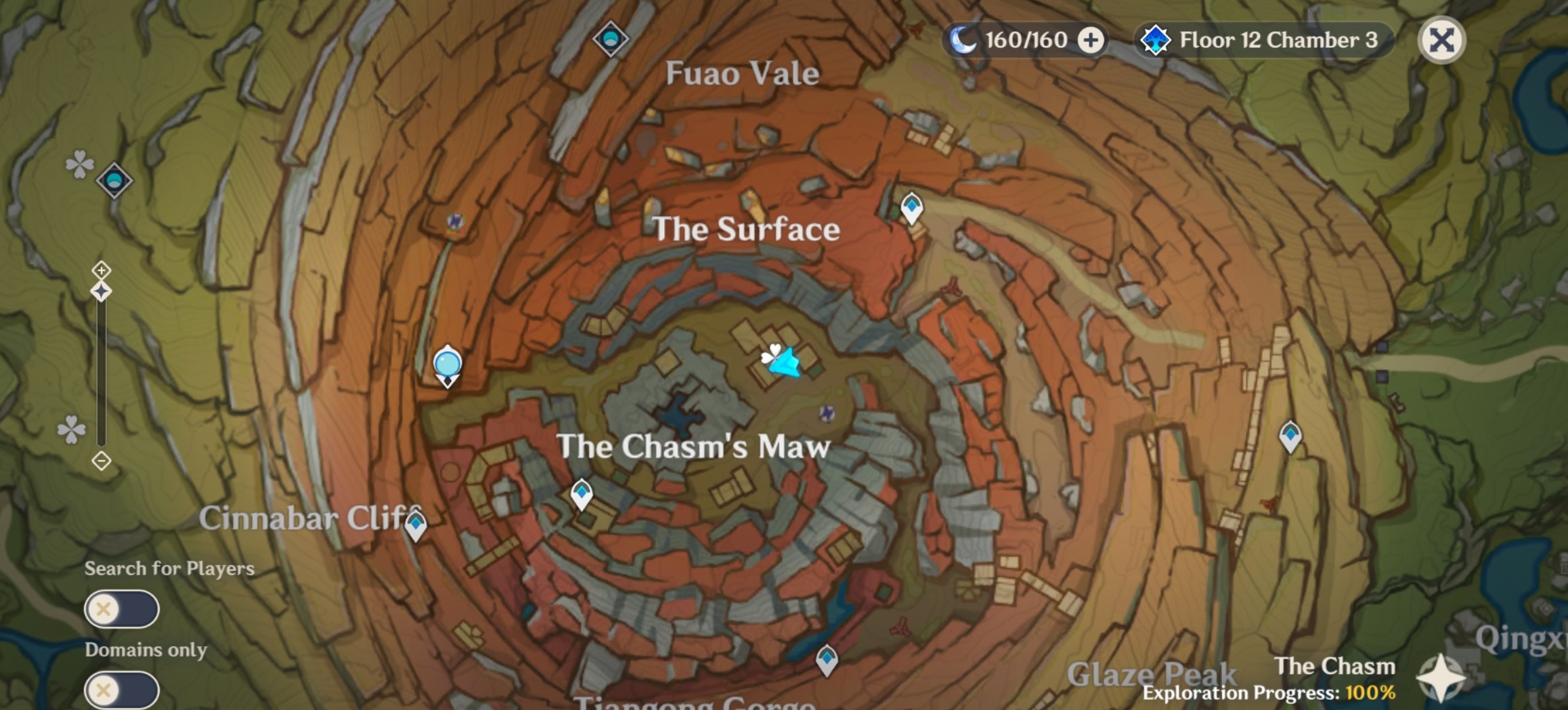Click the teleport waypoint northeast of The Surface
Image resolution: width=1568 pixels, height=710 pixels.
(x=913, y=207)
